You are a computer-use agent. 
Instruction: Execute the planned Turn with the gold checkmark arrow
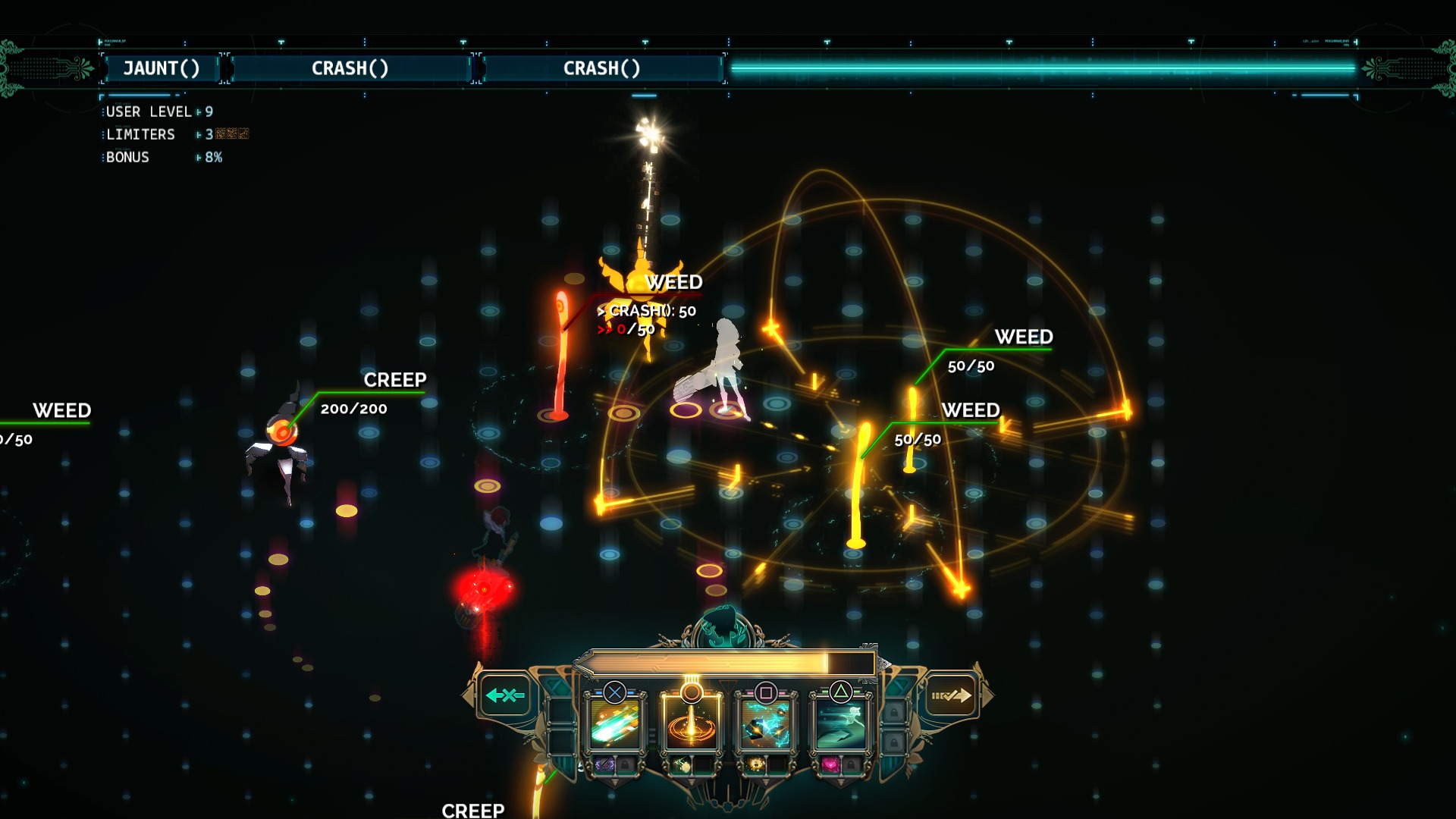pos(951,695)
